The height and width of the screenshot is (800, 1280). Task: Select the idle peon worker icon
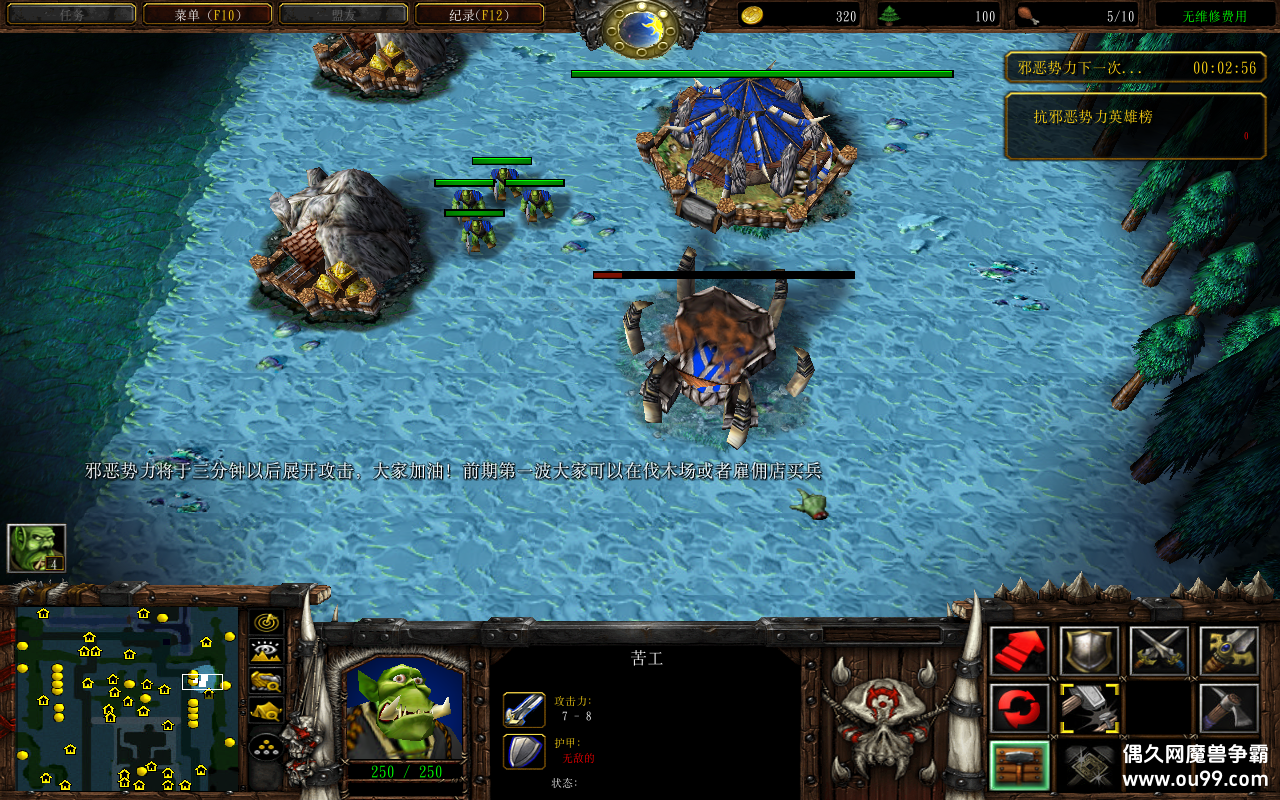click(36, 548)
